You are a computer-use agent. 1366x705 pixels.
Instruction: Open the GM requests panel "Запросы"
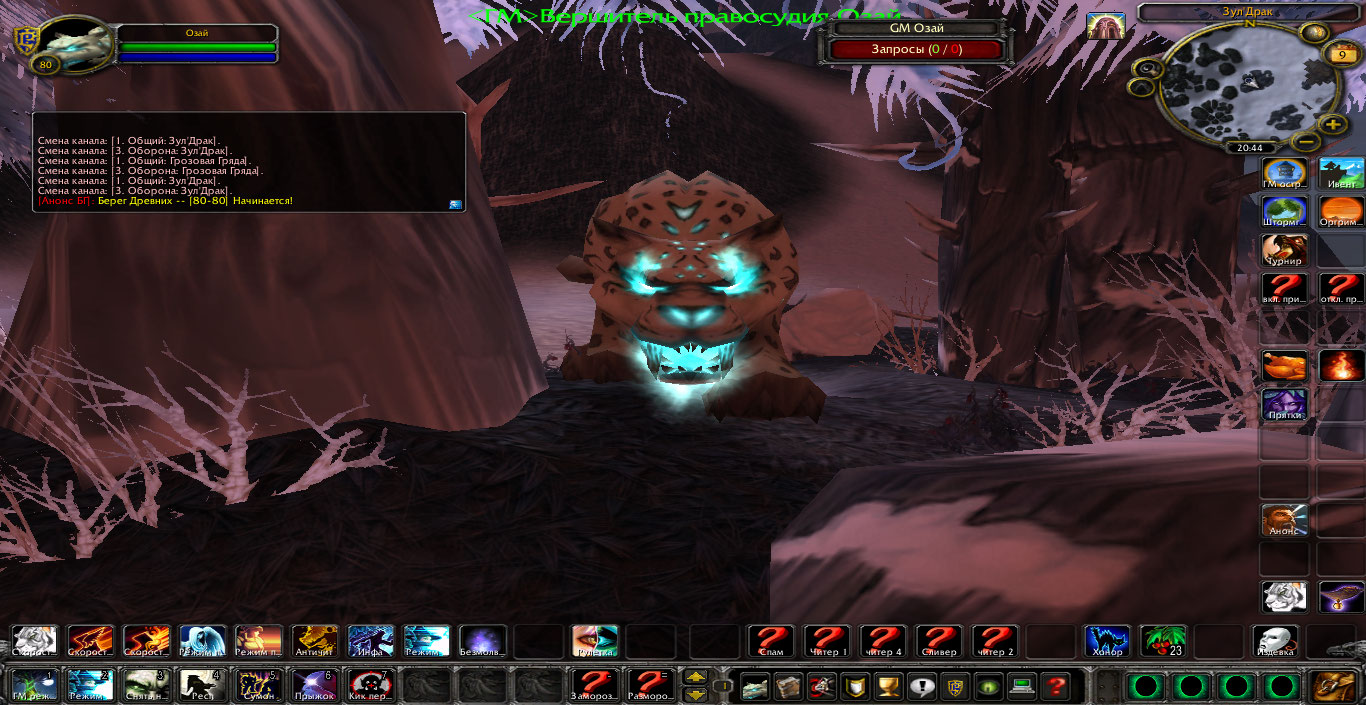click(915, 50)
